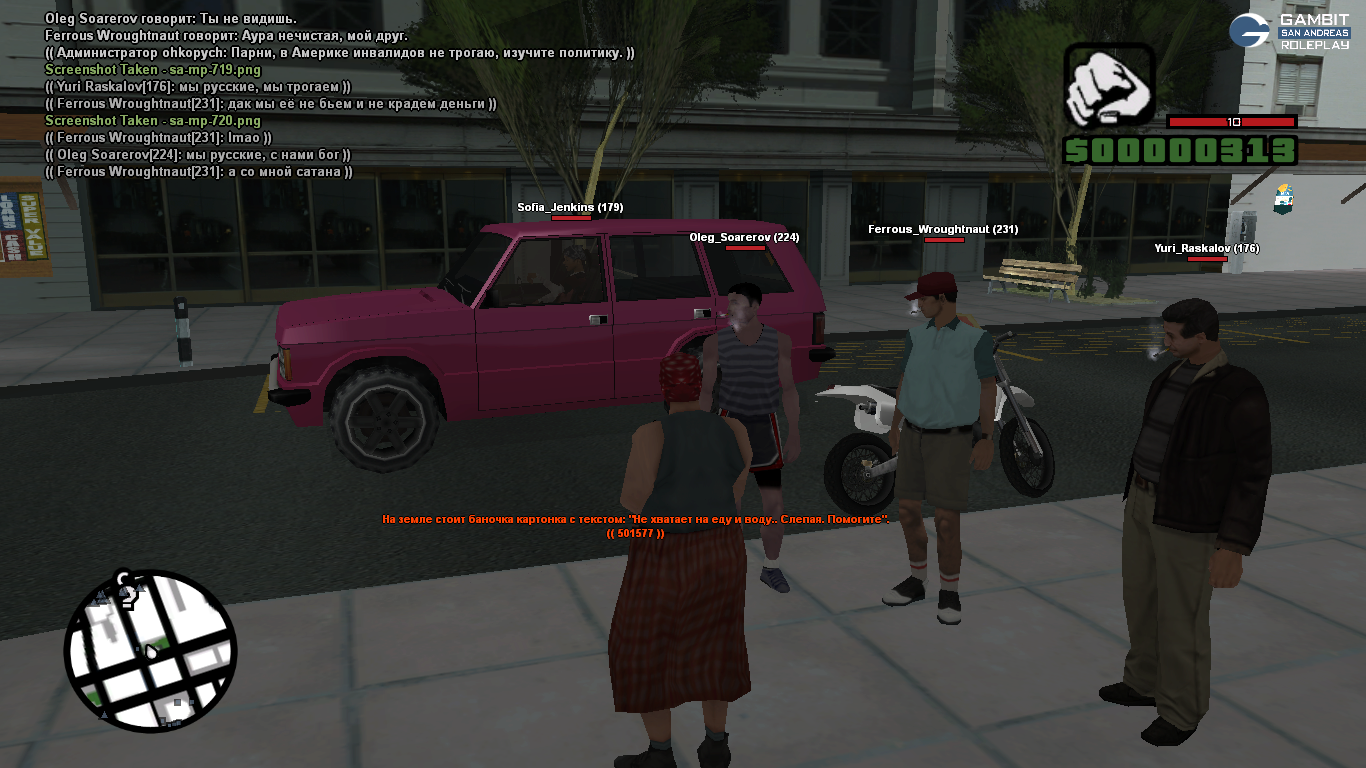Click the administrator ohkopych chat message
1366x768 pixels.
[x=340, y=52]
